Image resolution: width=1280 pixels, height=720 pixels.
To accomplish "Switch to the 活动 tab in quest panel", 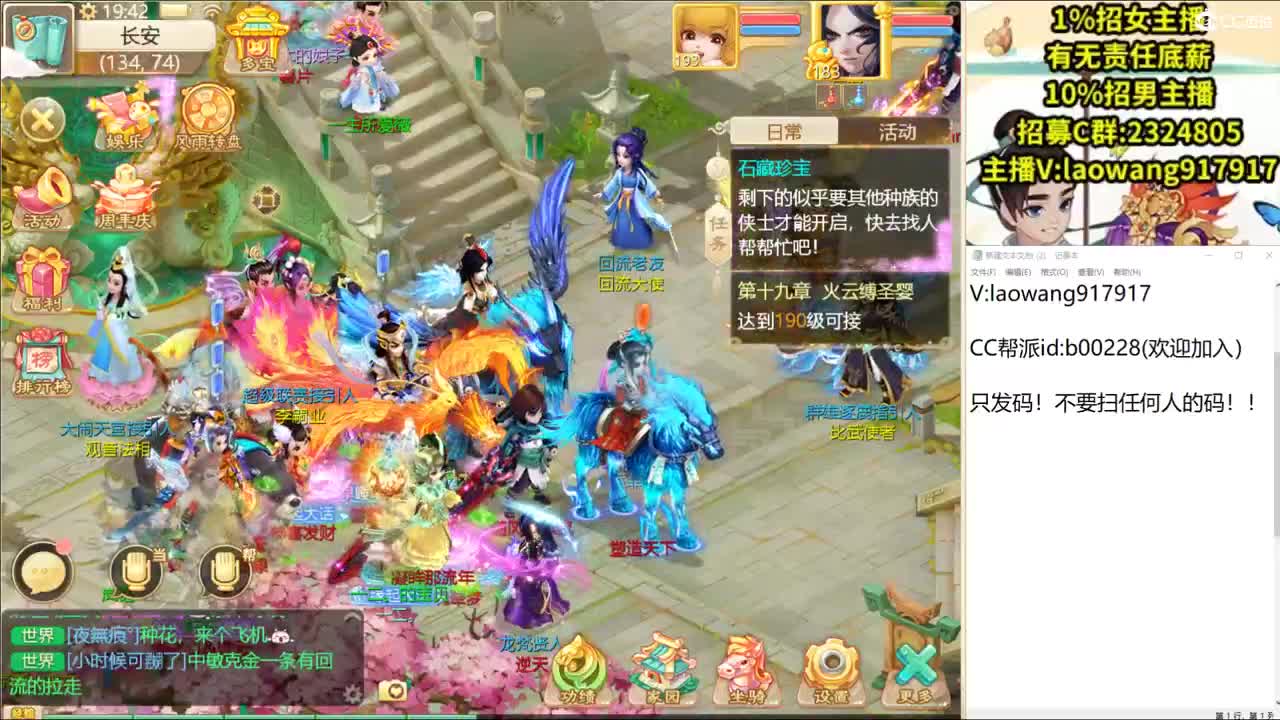I will click(899, 131).
